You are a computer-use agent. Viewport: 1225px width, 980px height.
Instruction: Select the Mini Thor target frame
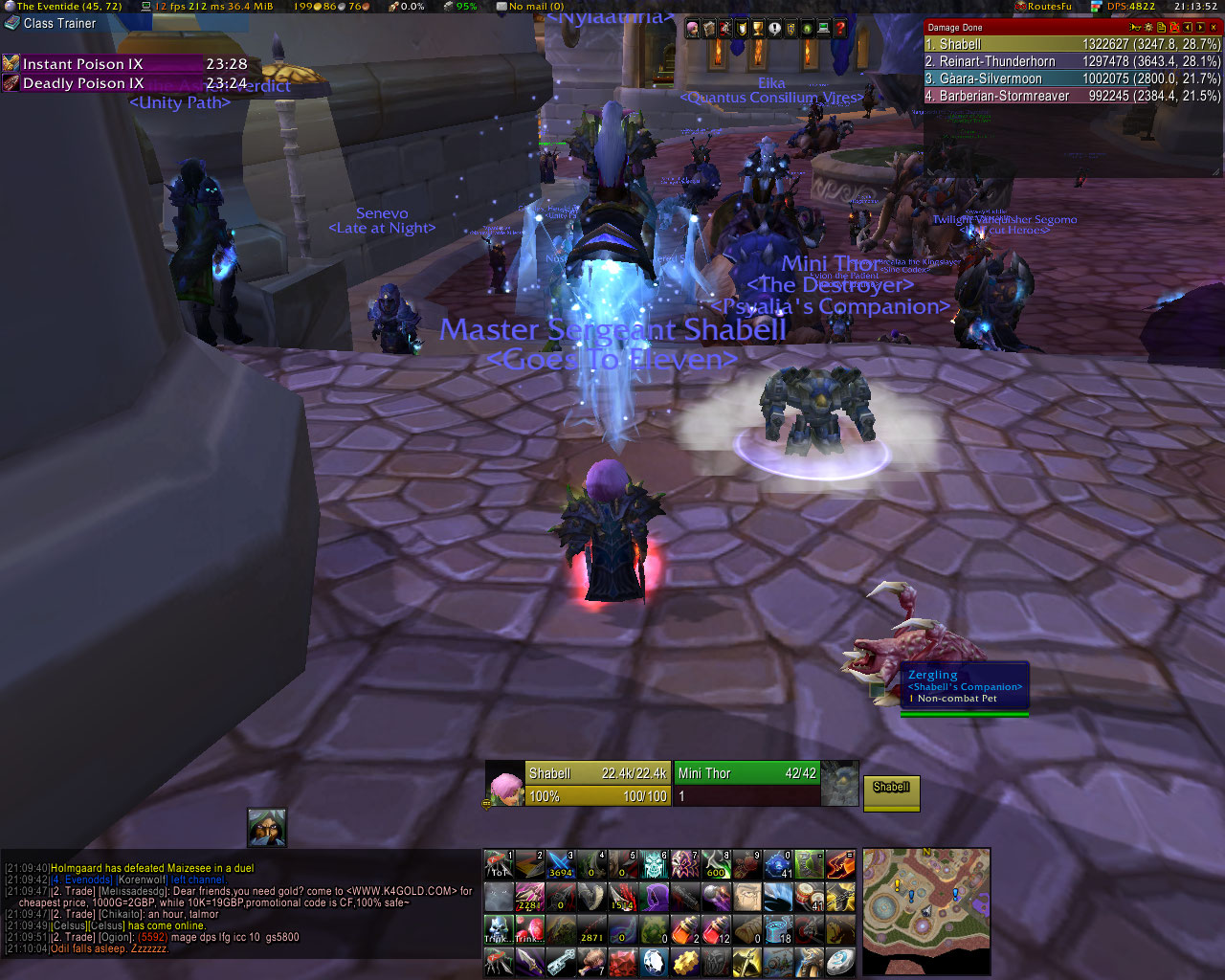[746, 784]
